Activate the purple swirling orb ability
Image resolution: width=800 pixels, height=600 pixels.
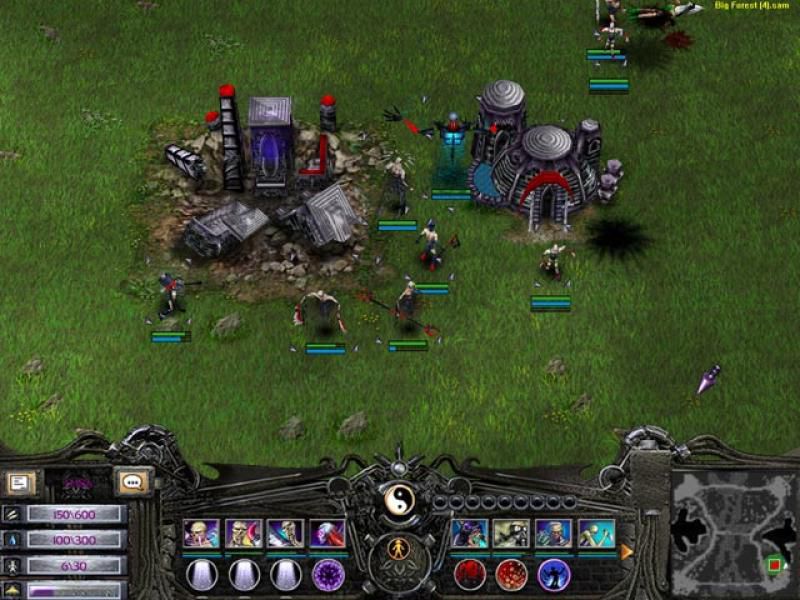[x=328, y=575]
